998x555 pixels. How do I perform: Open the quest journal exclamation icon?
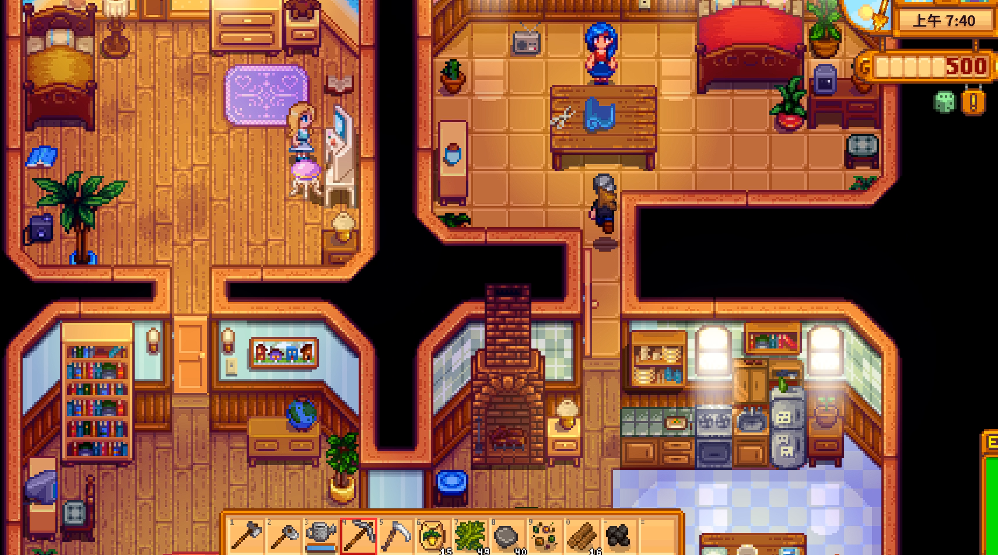tap(973, 102)
